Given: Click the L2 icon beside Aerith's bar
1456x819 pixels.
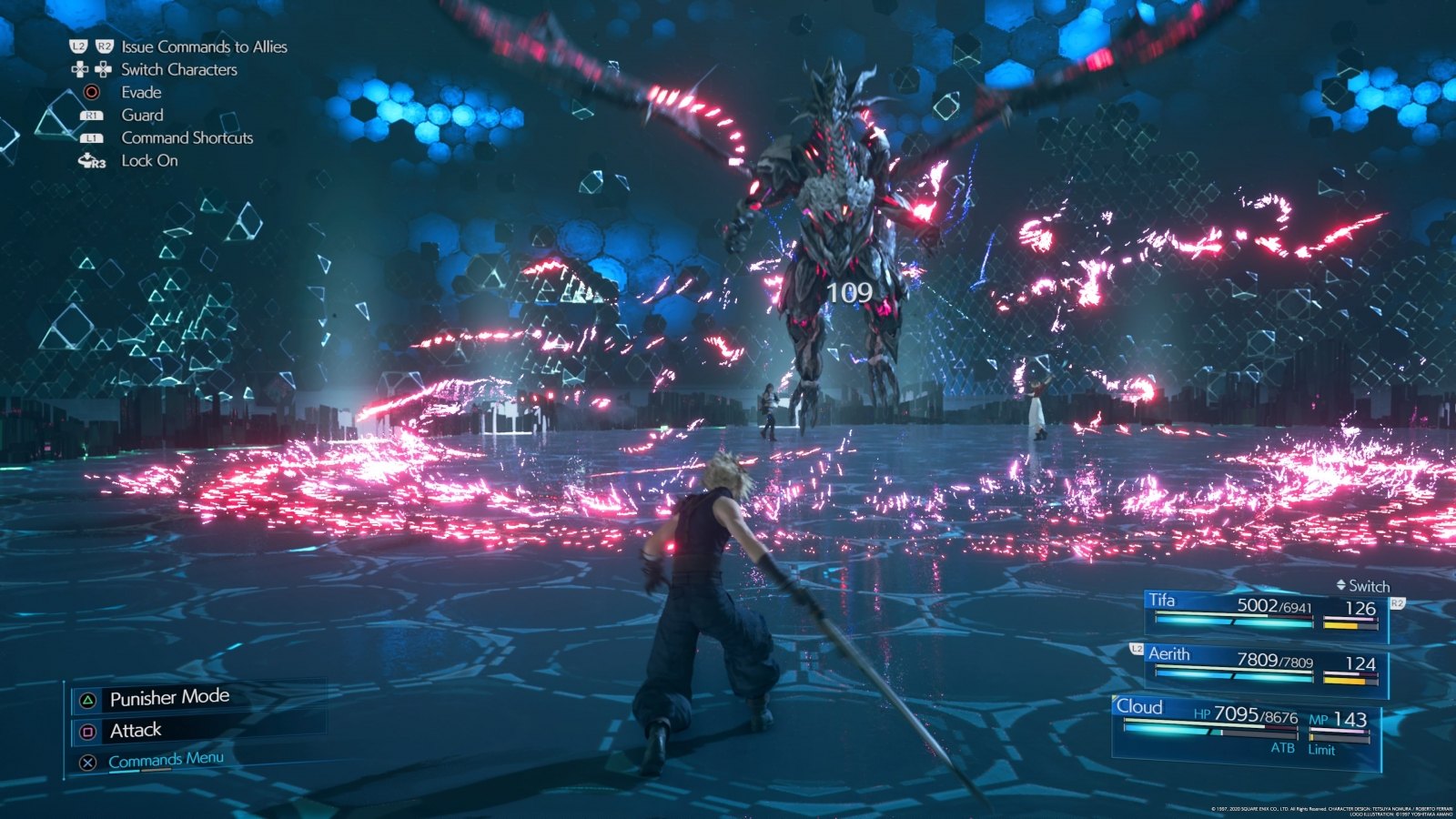Looking at the screenshot, I should (1135, 649).
